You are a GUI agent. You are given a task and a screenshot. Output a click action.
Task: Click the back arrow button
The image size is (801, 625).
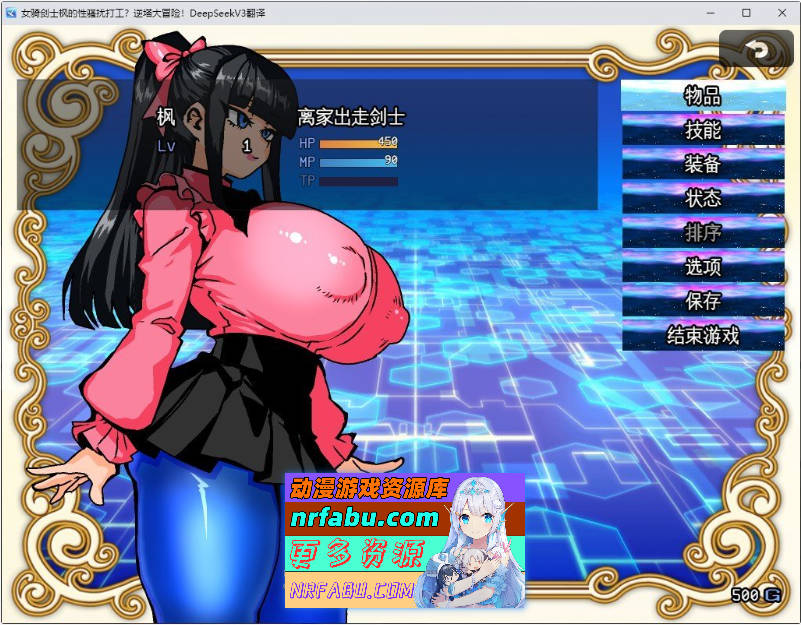(x=755, y=50)
